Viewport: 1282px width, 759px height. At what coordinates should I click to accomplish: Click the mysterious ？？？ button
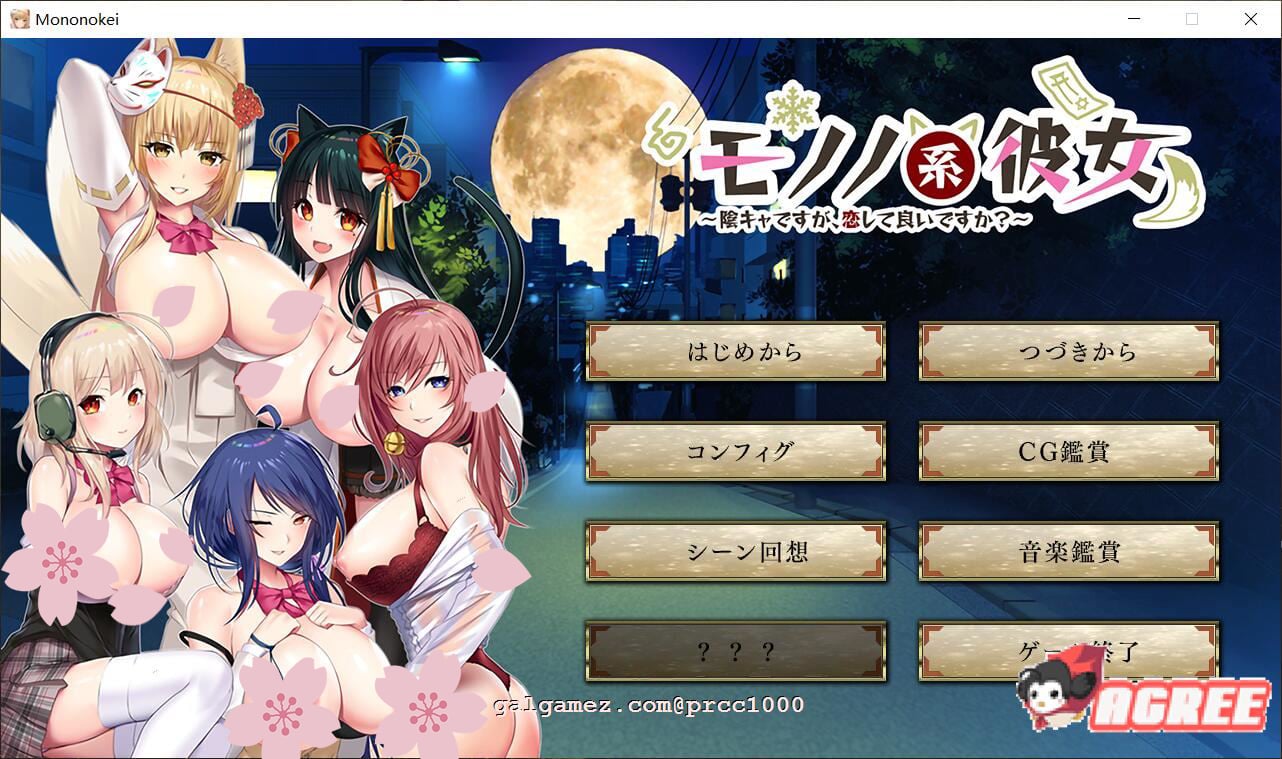(x=737, y=652)
